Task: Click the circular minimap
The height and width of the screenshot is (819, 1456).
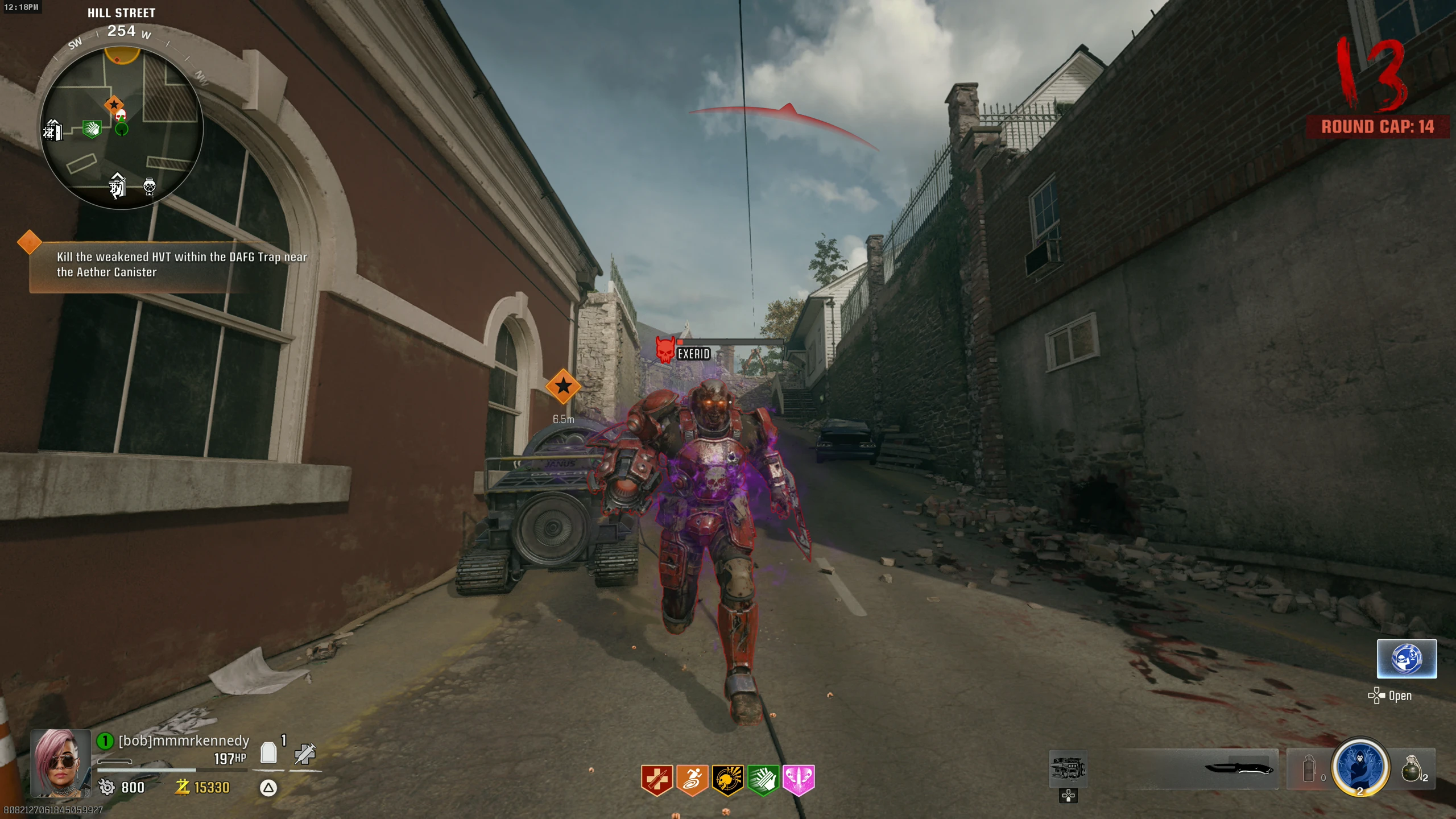Action: click(122, 129)
